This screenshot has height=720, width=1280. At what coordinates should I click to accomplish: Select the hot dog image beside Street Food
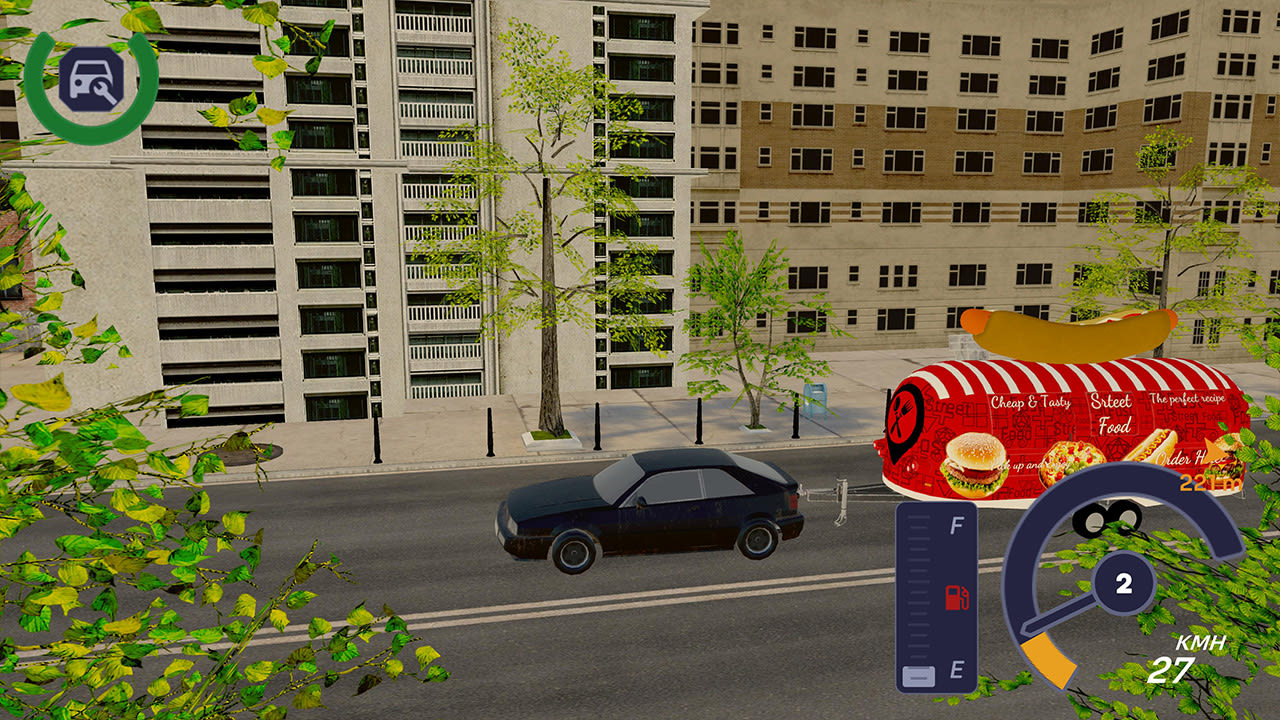[x=1152, y=444]
